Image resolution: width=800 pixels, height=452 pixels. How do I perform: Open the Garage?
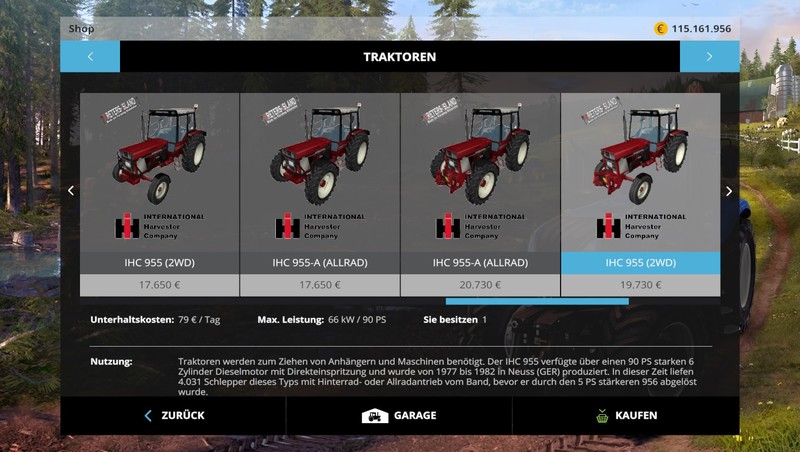click(400, 415)
